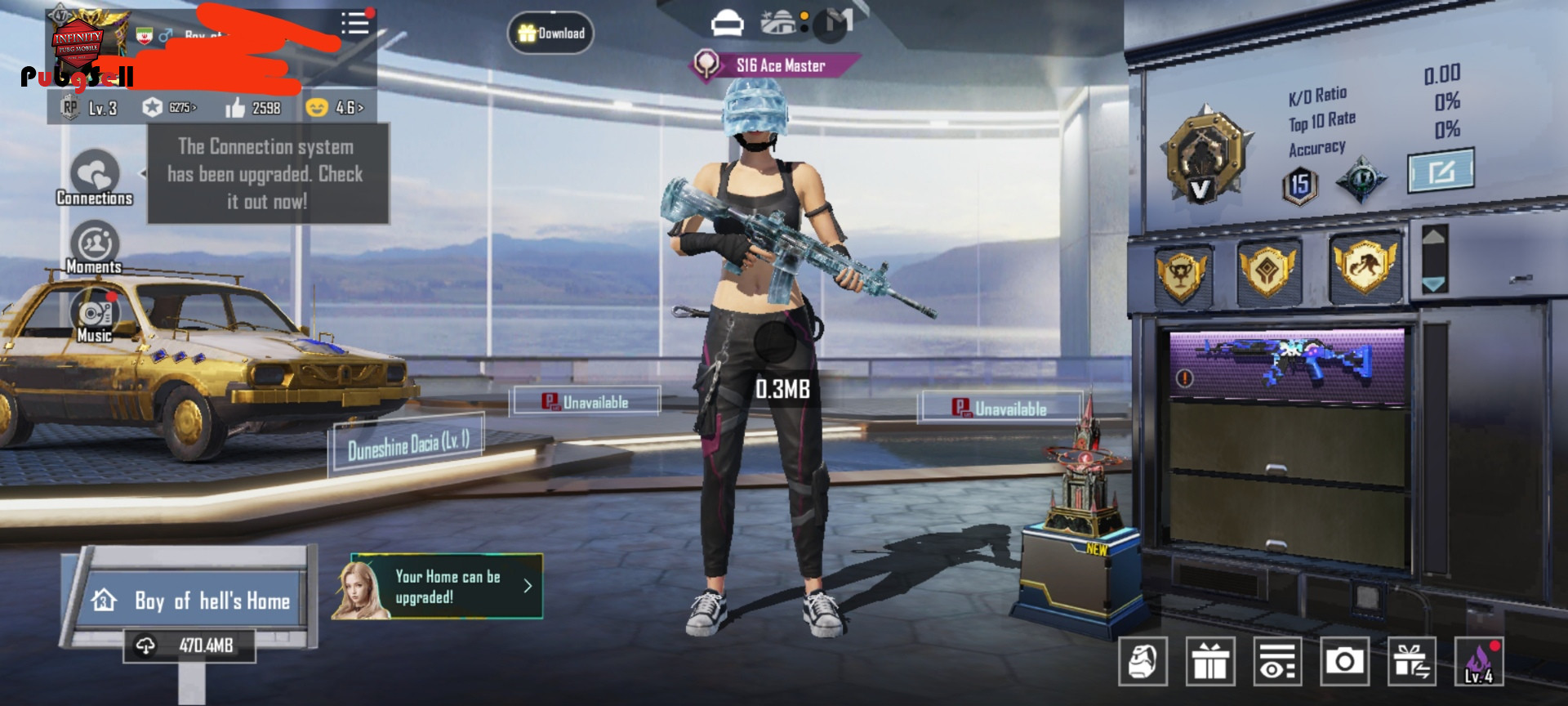Open the list-with-eye display settings icon

click(x=1278, y=661)
